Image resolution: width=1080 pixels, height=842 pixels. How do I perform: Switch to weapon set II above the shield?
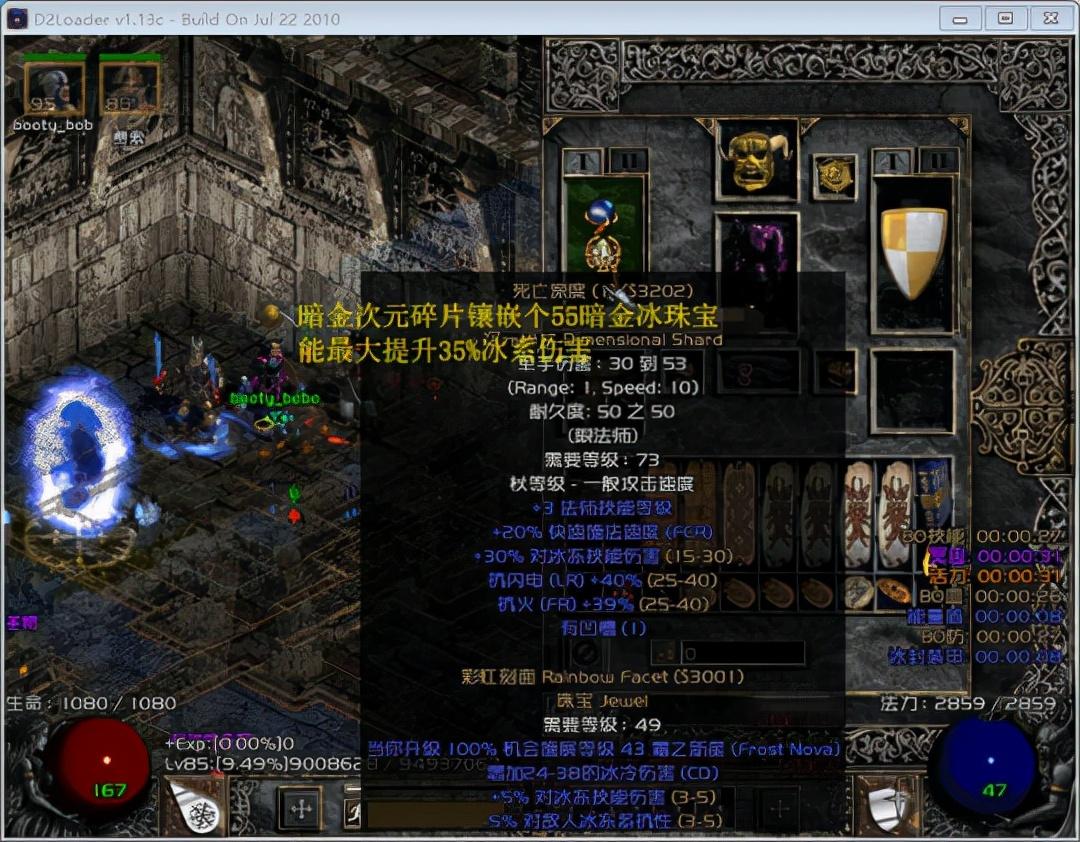click(x=937, y=161)
